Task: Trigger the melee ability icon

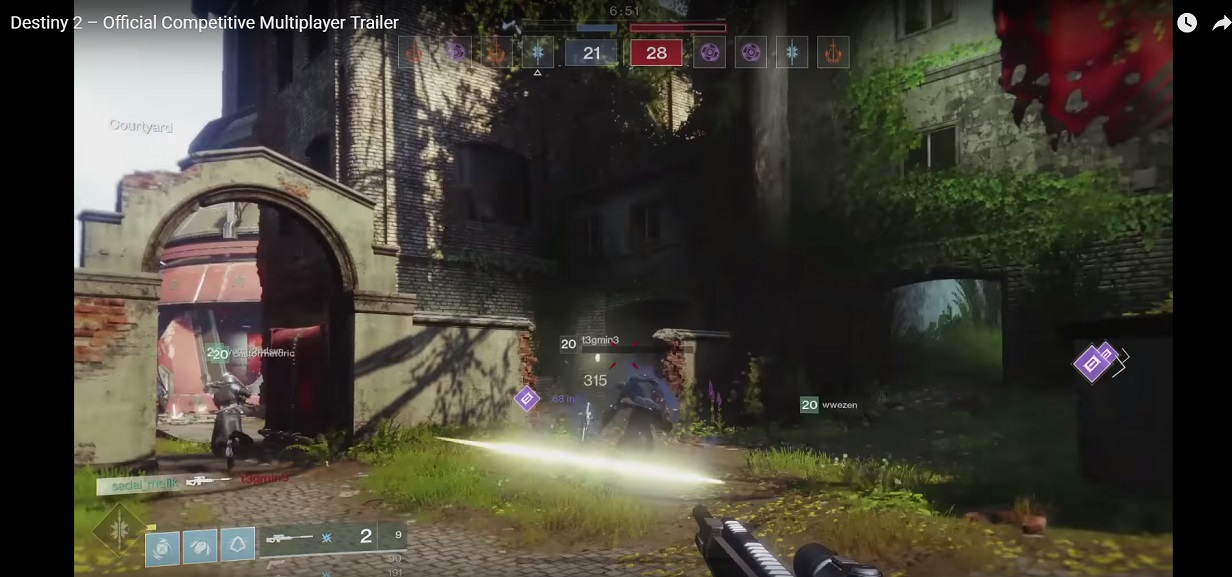Action: click(200, 546)
